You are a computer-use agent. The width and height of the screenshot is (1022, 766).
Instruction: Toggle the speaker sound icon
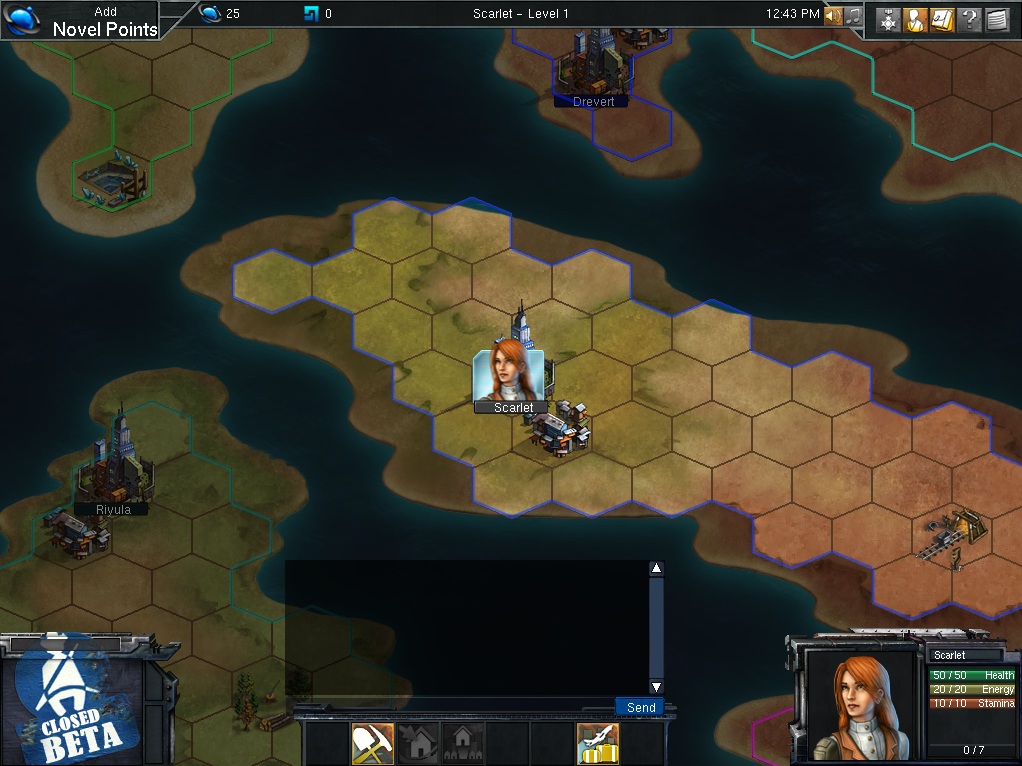coord(832,16)
